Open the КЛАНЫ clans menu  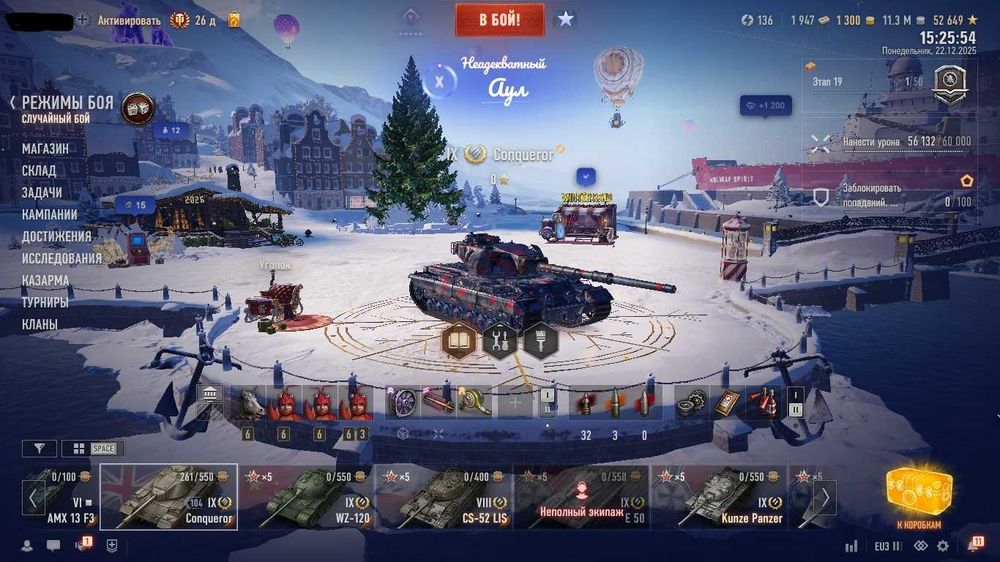click(x=40, y=324)
